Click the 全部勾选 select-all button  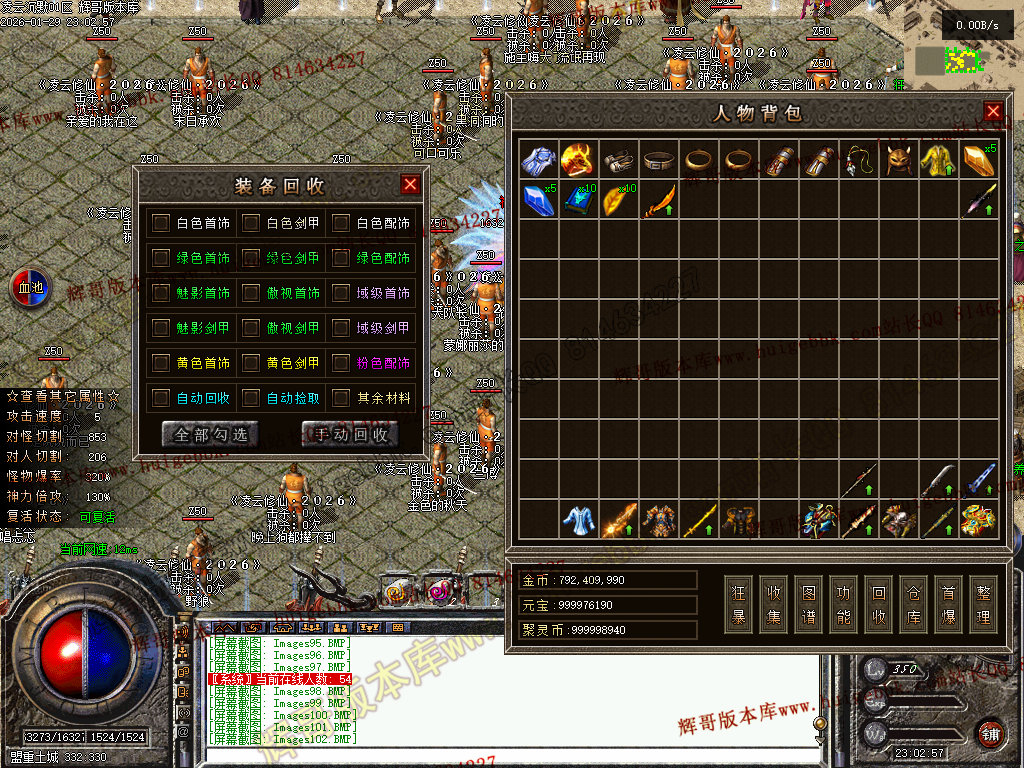pyautogui.click(x=209, y=434)
